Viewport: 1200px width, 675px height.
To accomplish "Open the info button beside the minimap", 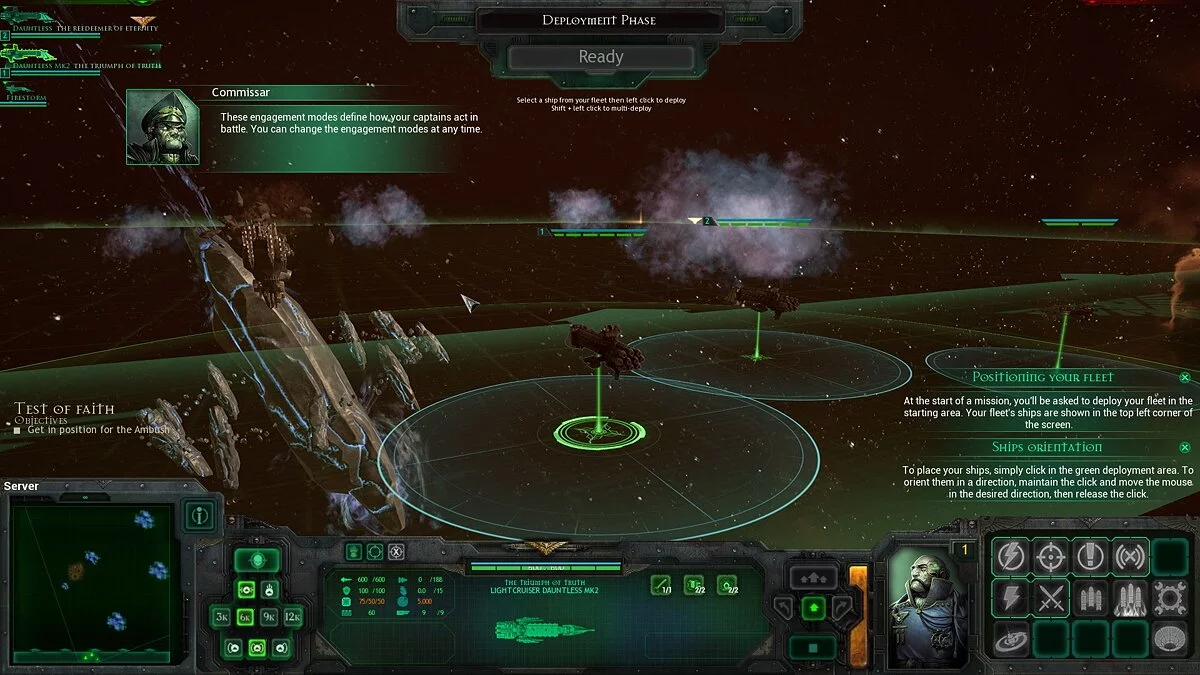I will (200, 516).
